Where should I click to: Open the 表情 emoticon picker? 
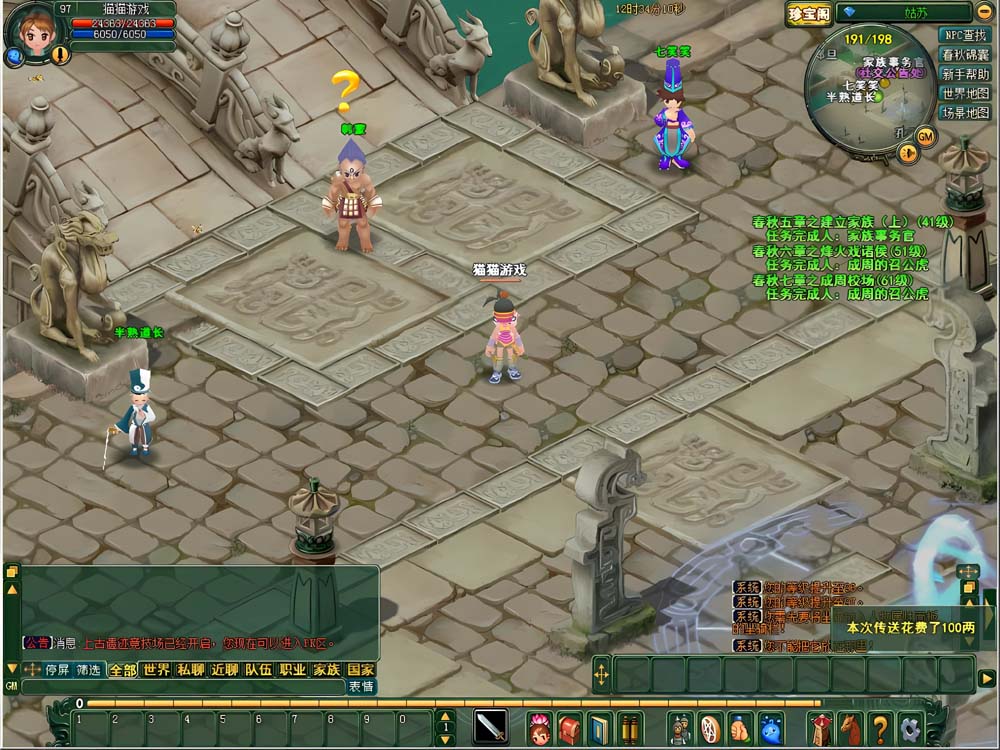tap(361, 687)
